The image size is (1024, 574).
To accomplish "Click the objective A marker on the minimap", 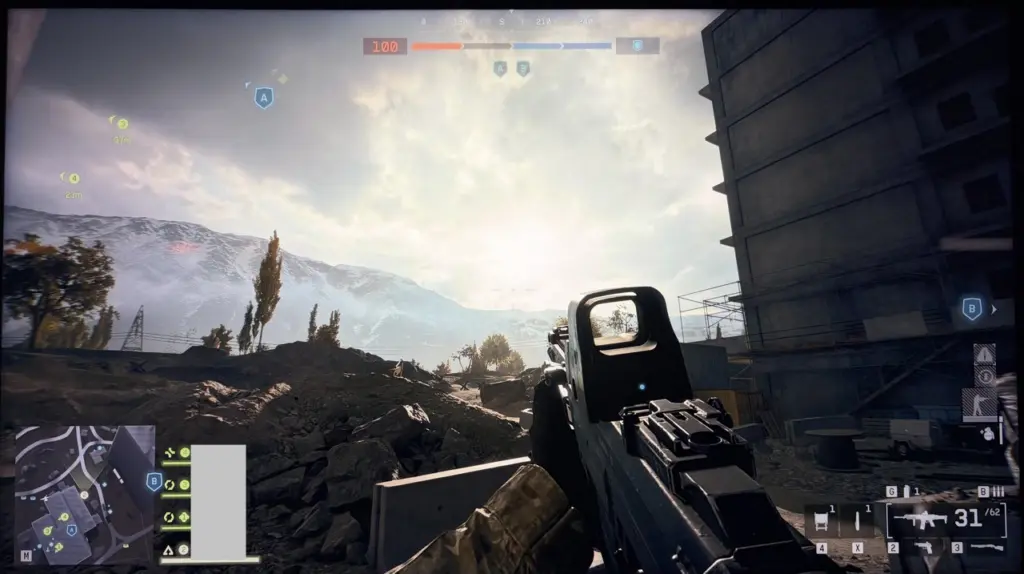I will tap(71, 529).
